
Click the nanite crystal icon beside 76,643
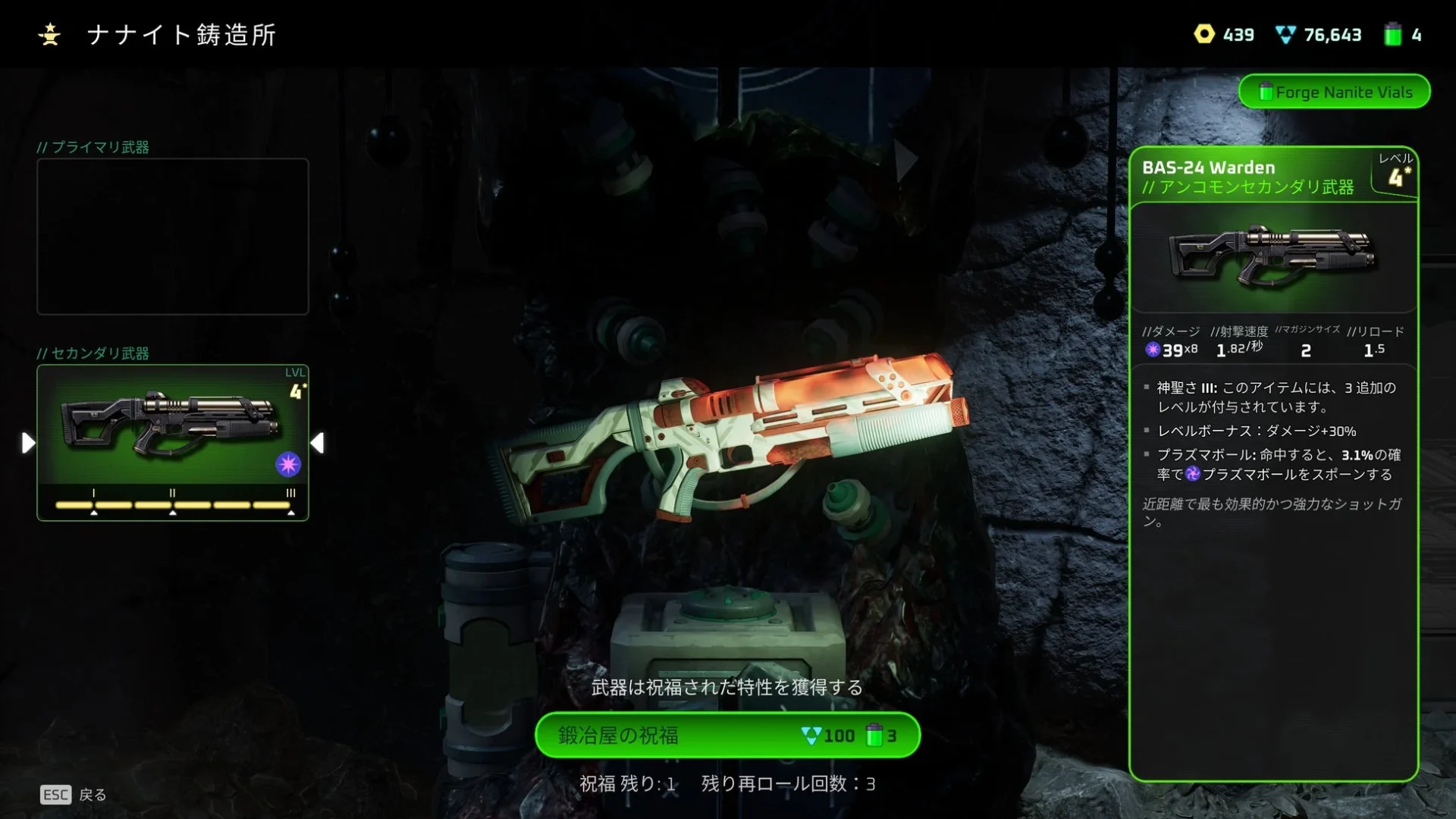point(1287,34)
